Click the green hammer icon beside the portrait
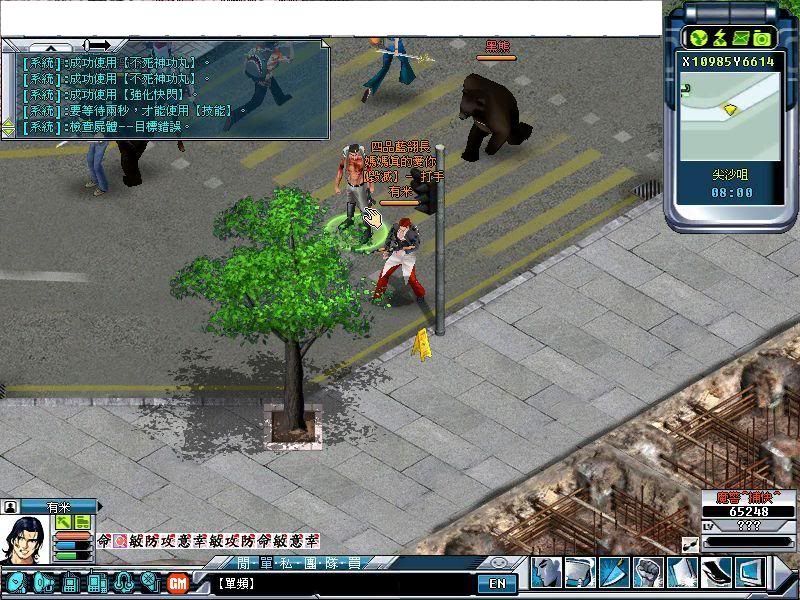The image size is (800, 600). 64,522
